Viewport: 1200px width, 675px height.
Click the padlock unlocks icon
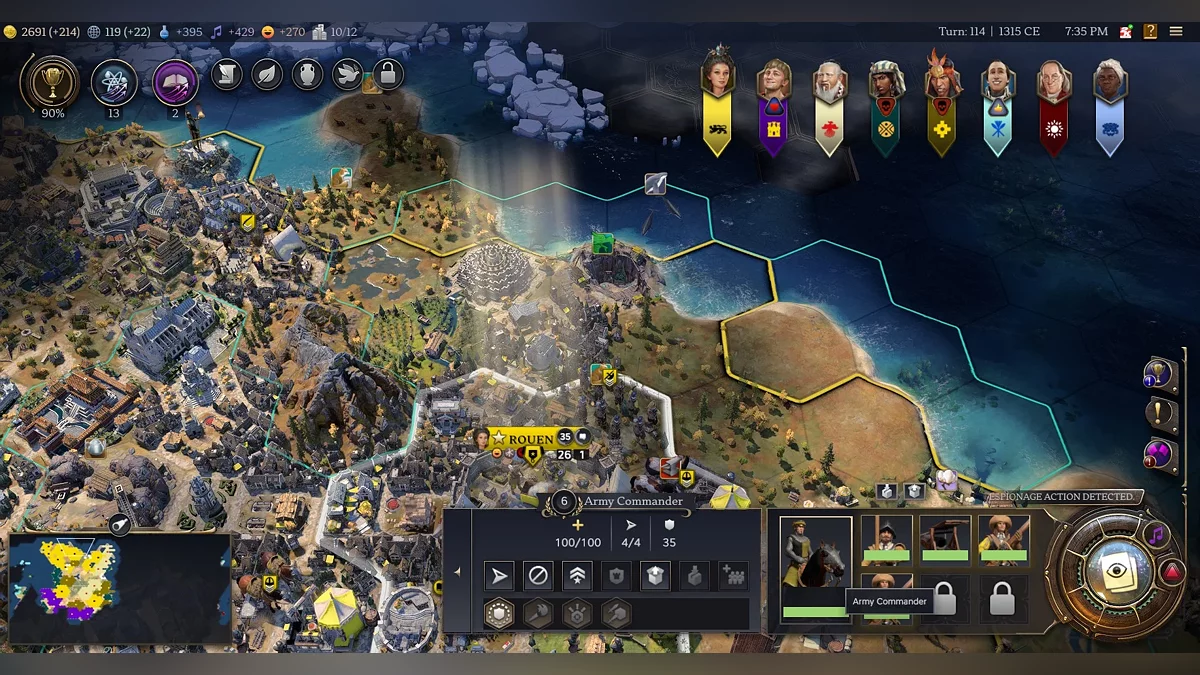tap(387, 74)
